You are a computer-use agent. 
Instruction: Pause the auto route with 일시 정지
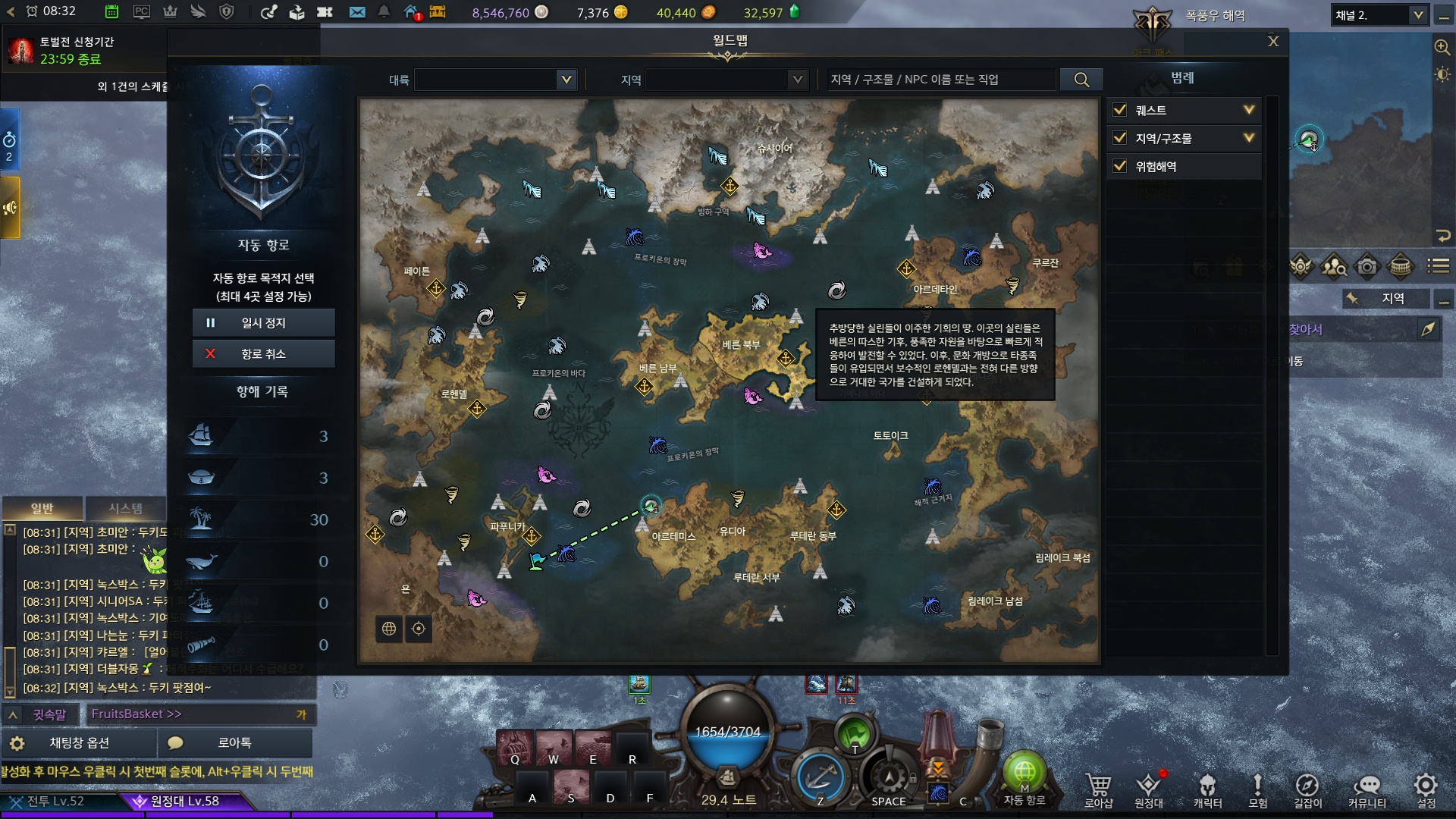pyautogui.click(x=263, y=323)
